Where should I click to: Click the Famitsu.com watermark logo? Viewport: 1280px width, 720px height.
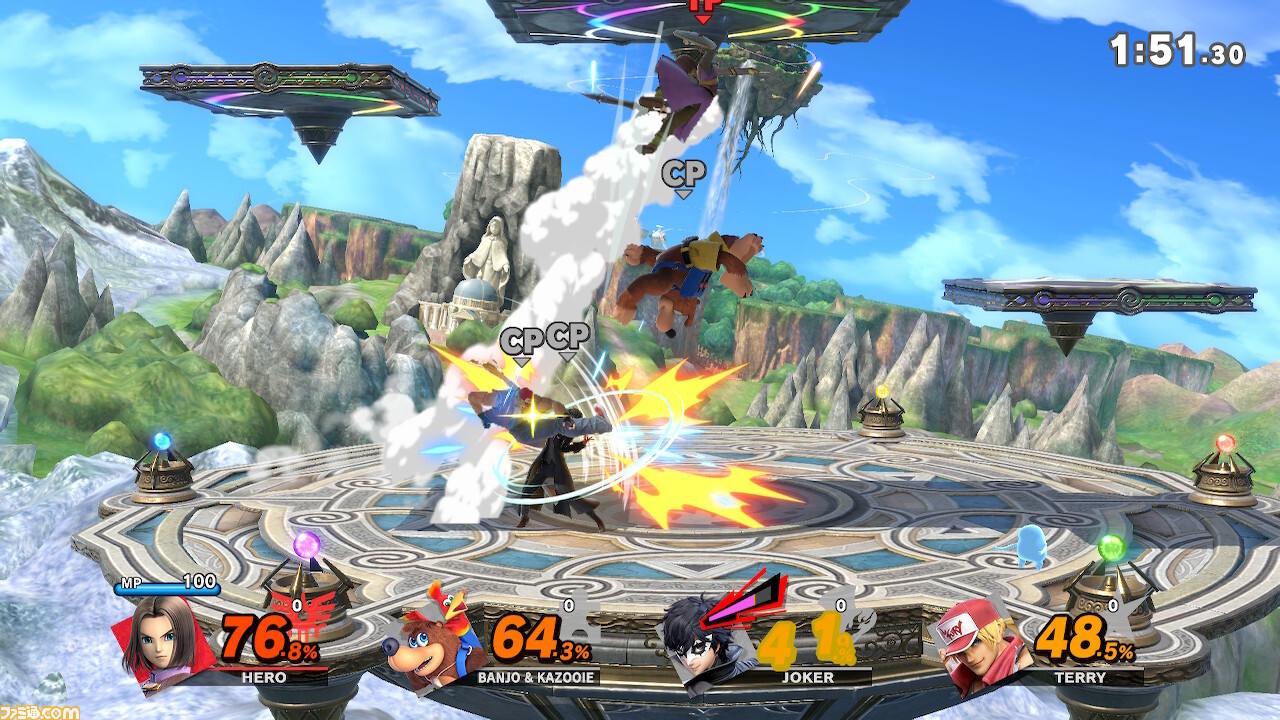40,711
